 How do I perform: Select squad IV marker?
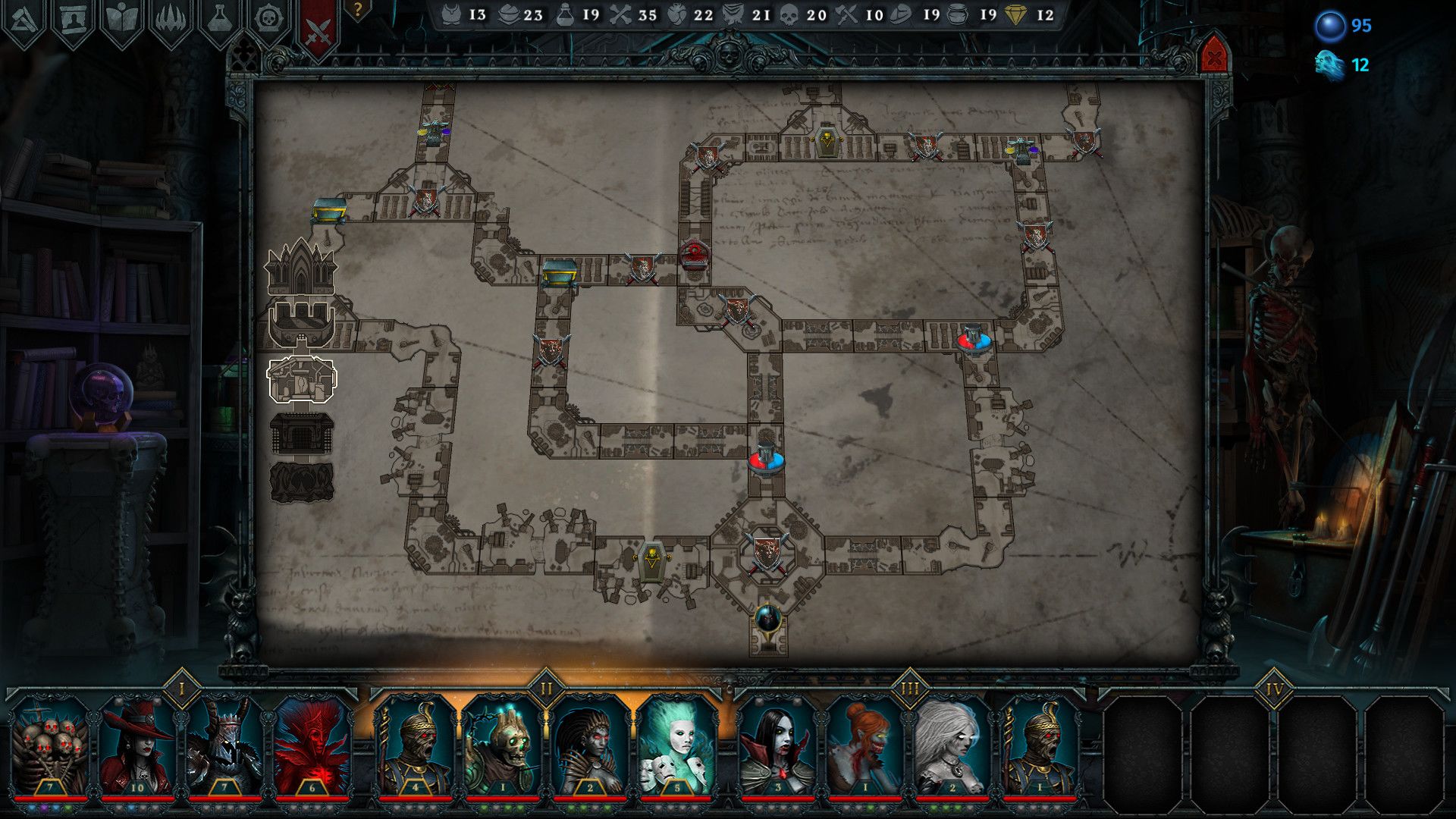[1273, 690]
